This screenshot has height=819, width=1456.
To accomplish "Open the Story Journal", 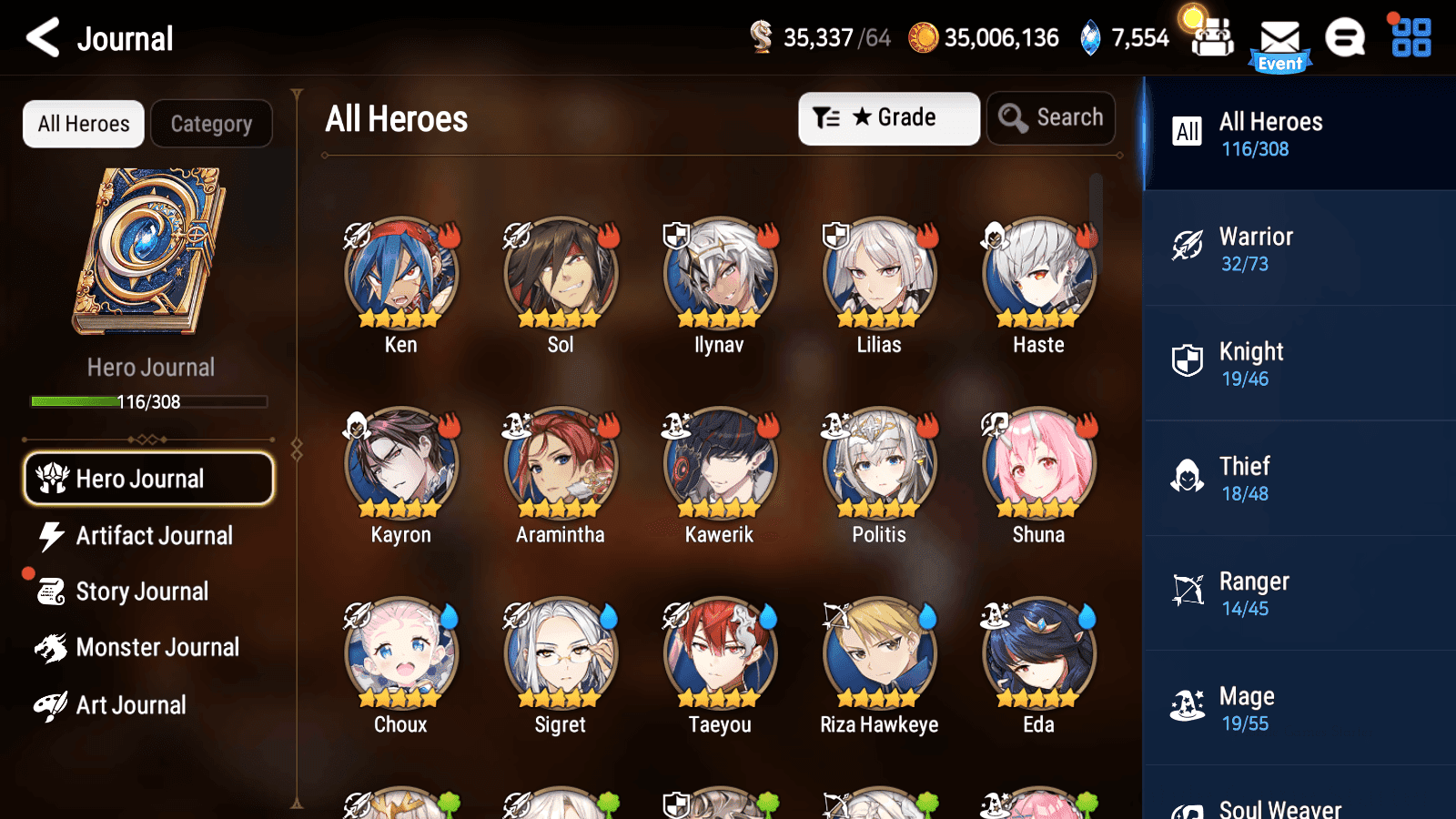I will tap(142, 591).
